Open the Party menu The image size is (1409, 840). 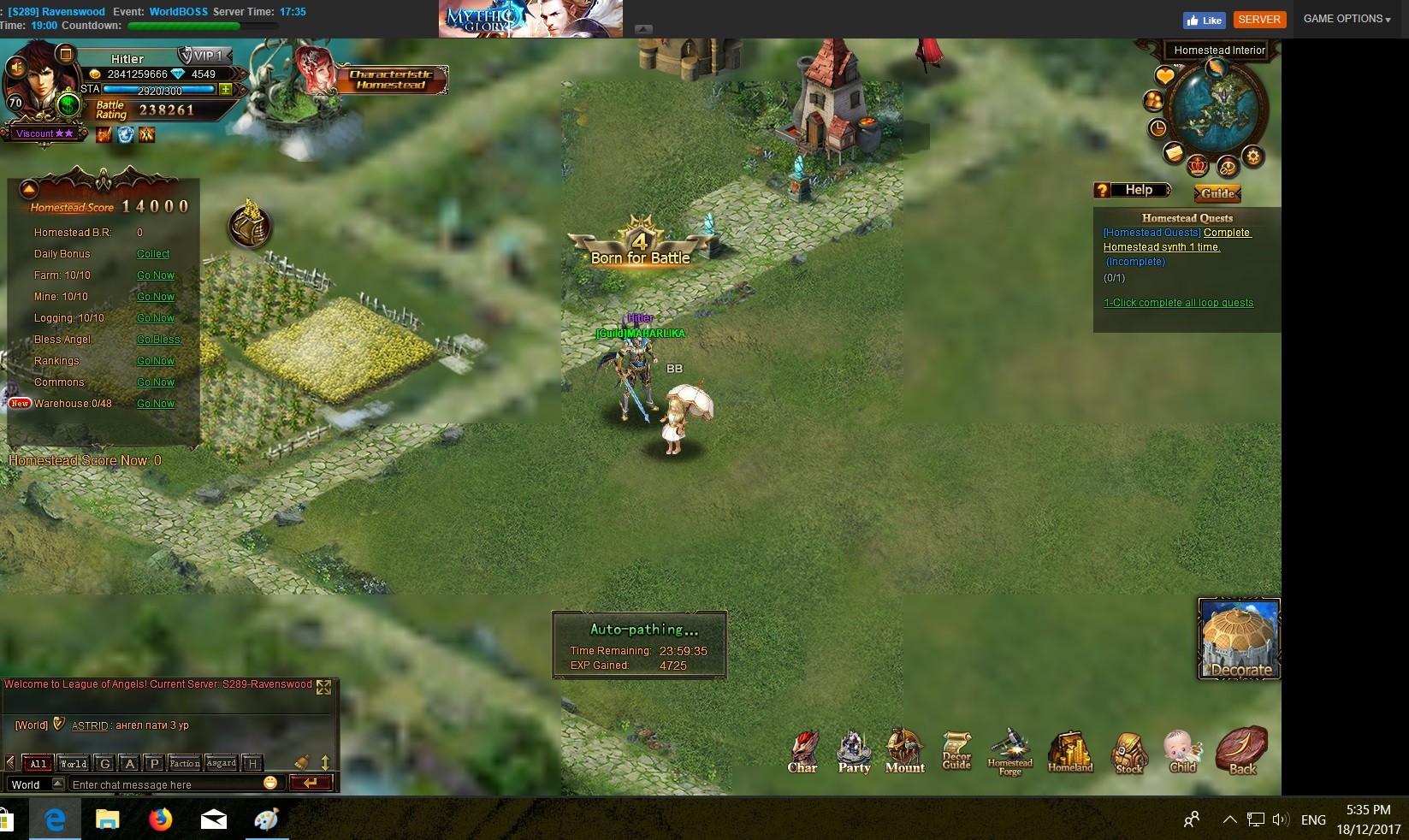click(x=854, y=752)
